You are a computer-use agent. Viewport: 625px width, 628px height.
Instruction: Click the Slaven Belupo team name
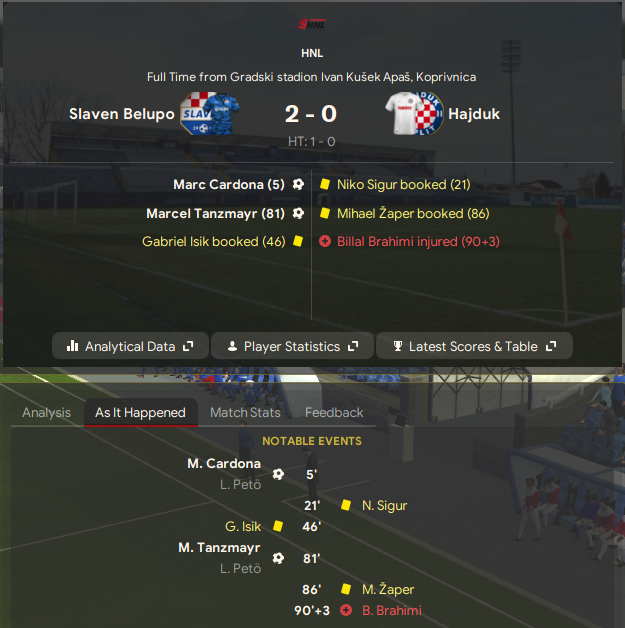point(121,114)
